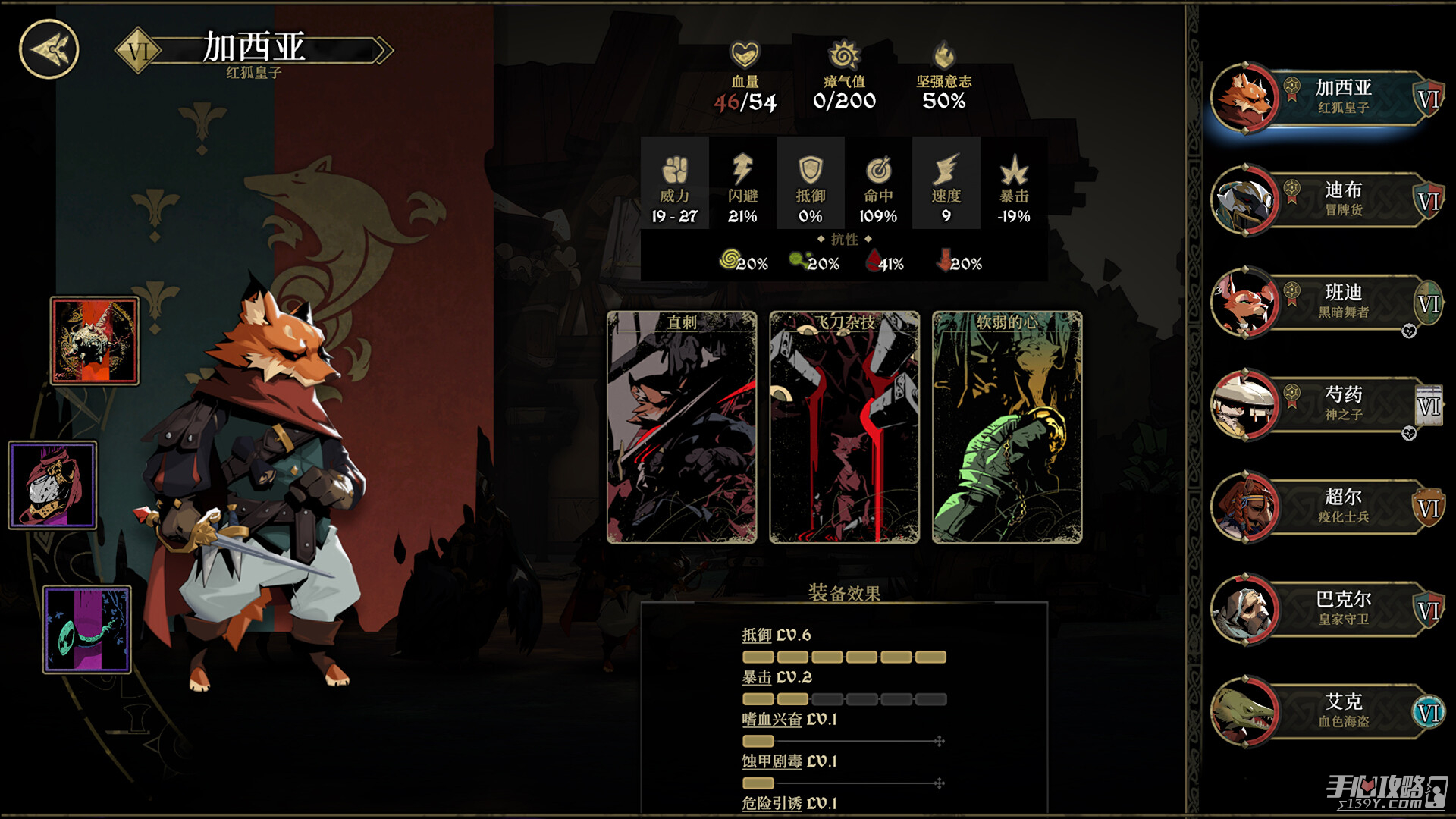
Task: Click the skull helmet equipment slot
Action: tap(53, 485)
